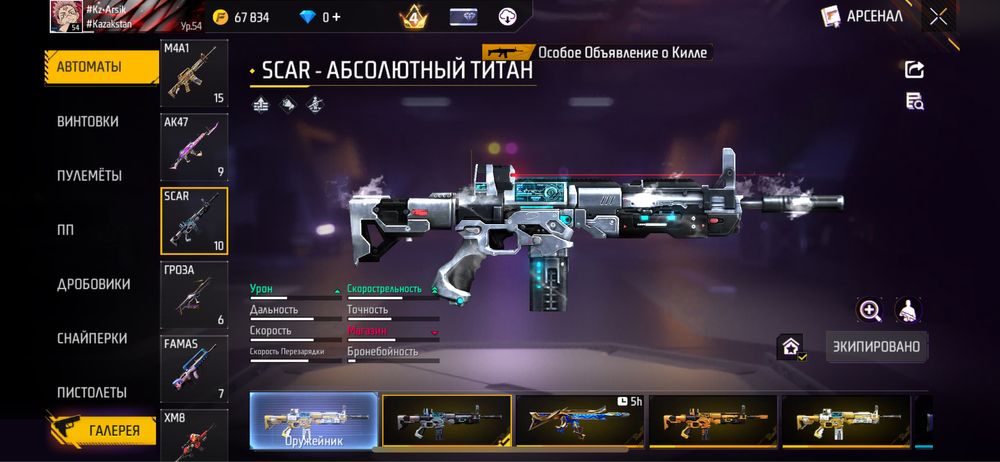Open the Винтовки category

(x=88, y=121)
